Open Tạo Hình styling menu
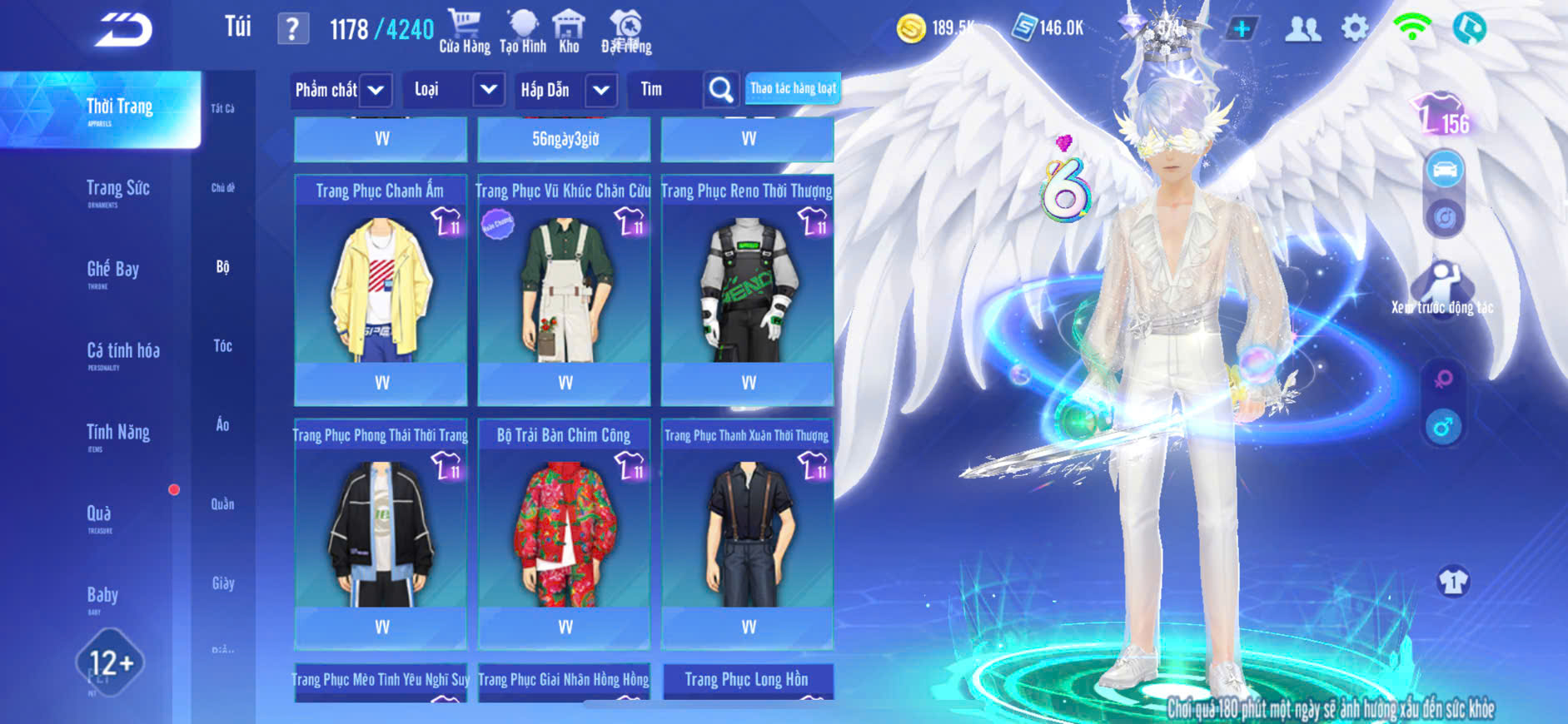Image resolution: width=1568 pixels, height=724 pixels. click(523, 32)
